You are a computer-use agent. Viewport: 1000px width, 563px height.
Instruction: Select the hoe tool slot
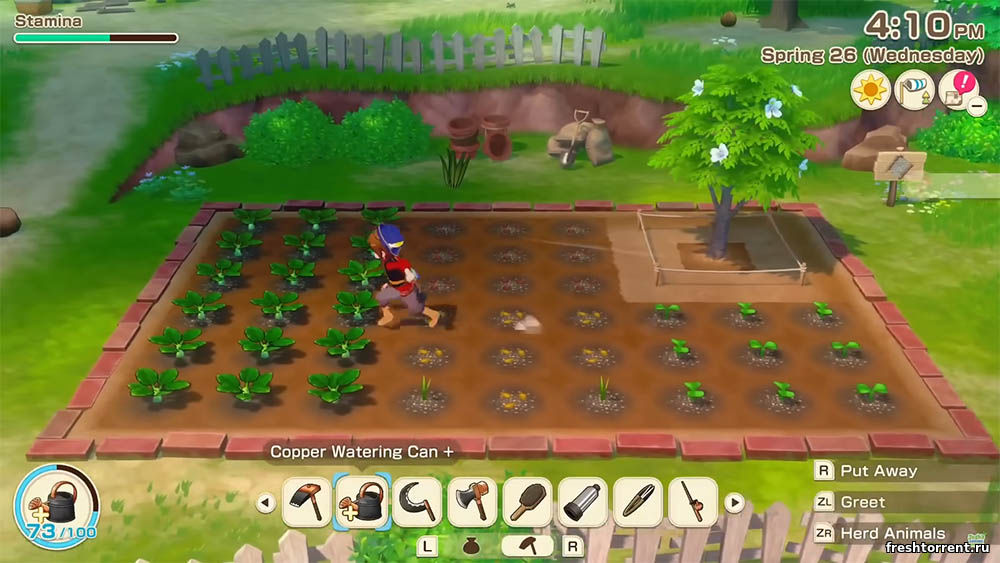(x=307, y=502)
